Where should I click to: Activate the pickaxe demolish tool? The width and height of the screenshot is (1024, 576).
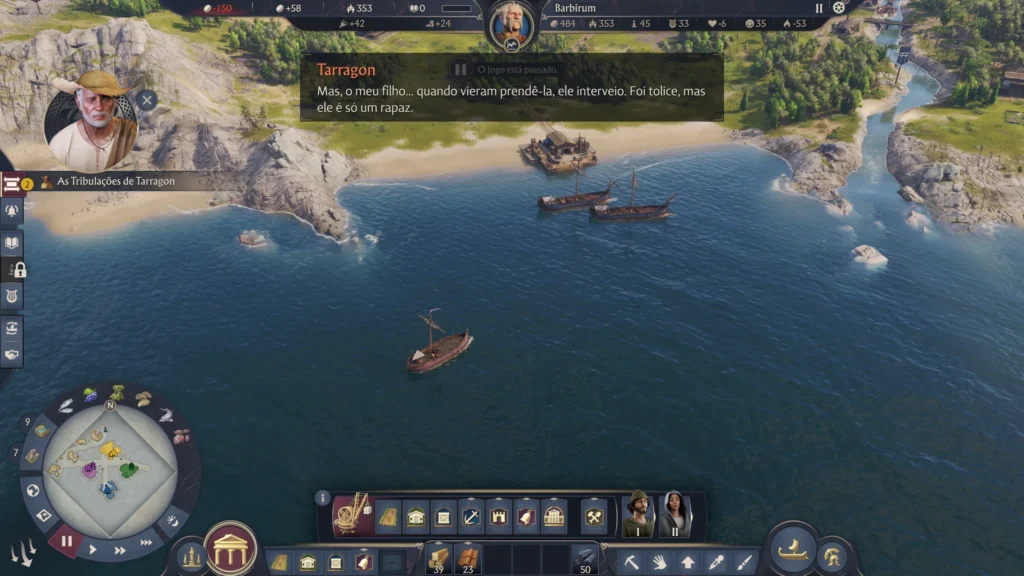pyautogui.click(x=632, y=561)
